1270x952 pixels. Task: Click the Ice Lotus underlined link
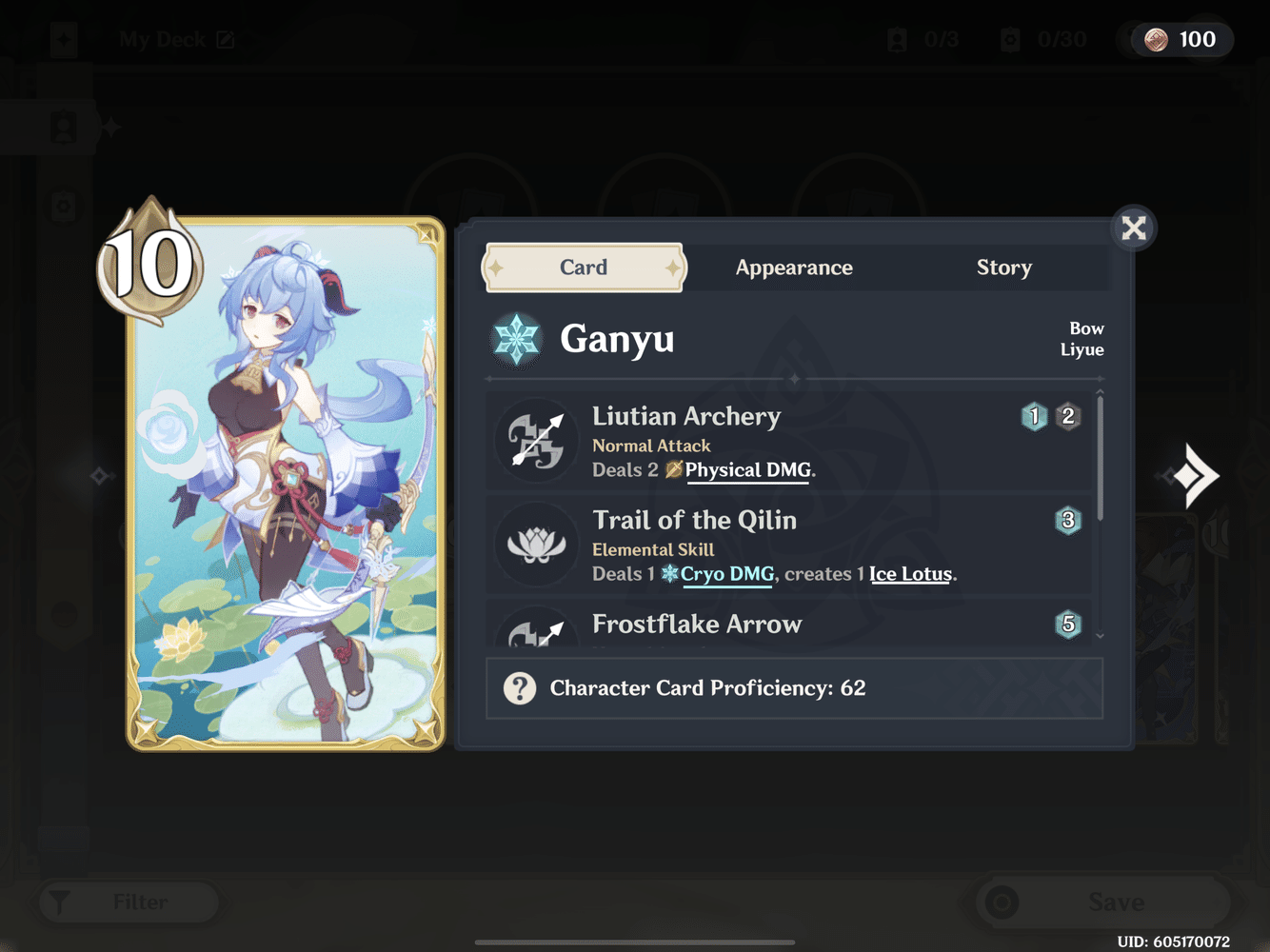pos(910,574)
